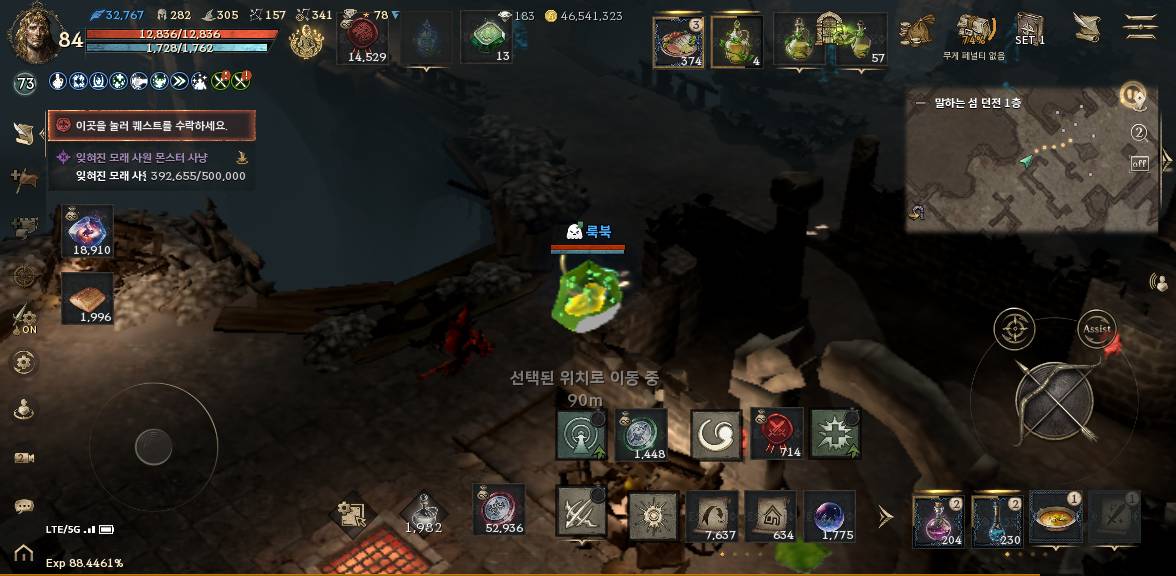Use the food plate item with 374
This screenshot has width=1176, height=576.
pyautogui.click(x=678, y=41)
